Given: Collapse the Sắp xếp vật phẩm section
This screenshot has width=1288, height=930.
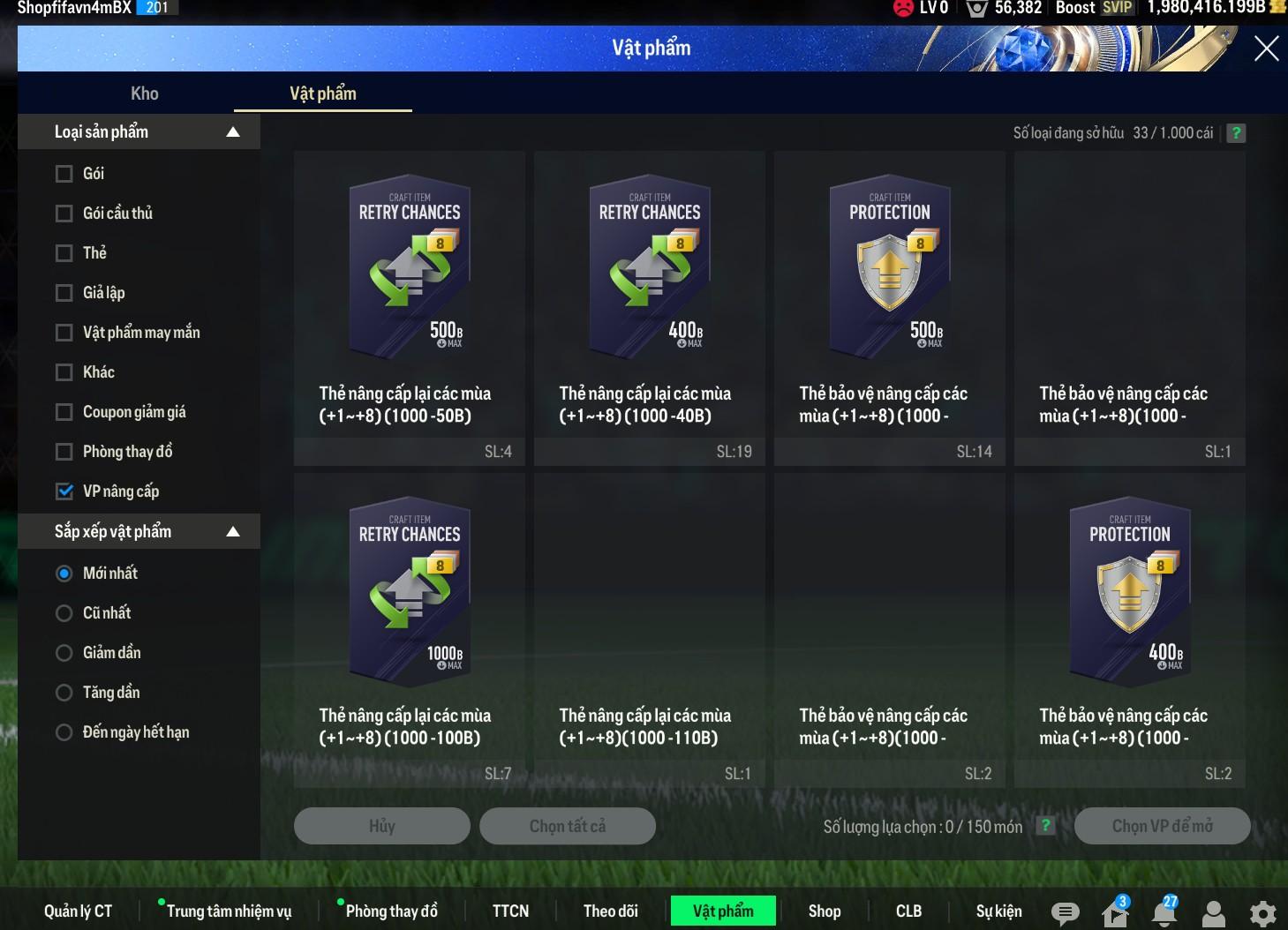Looking at the screenshot, I should (x=233, y=532).
